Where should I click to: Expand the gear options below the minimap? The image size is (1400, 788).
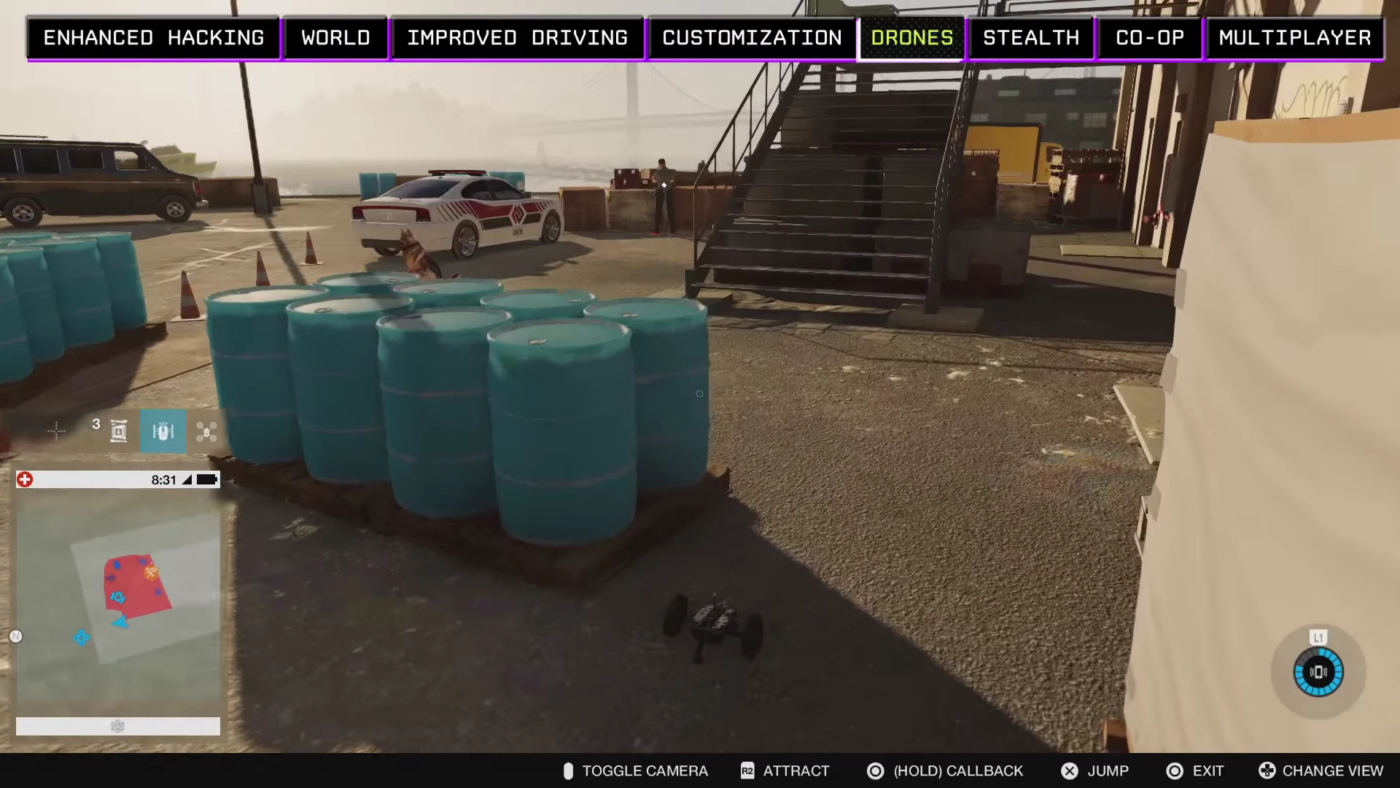click(117, 726)
